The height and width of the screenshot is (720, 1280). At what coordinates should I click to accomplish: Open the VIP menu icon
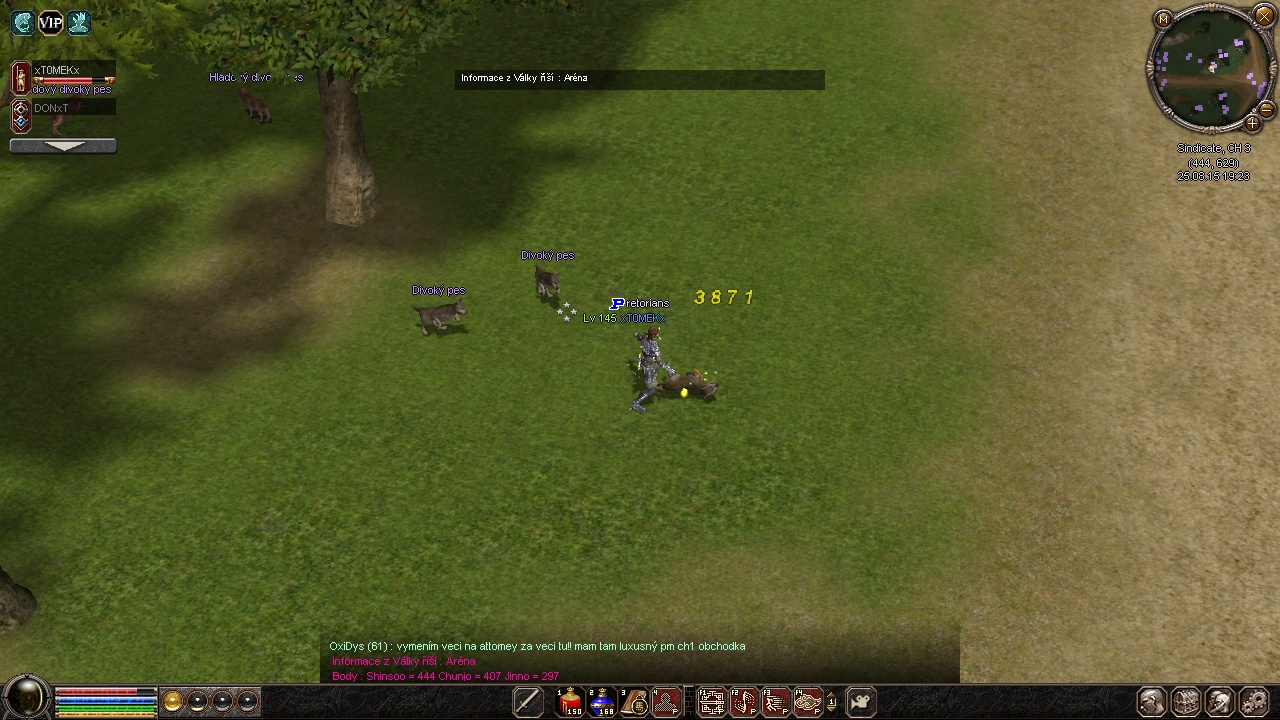pyautogui.click(x=50, y=23)
